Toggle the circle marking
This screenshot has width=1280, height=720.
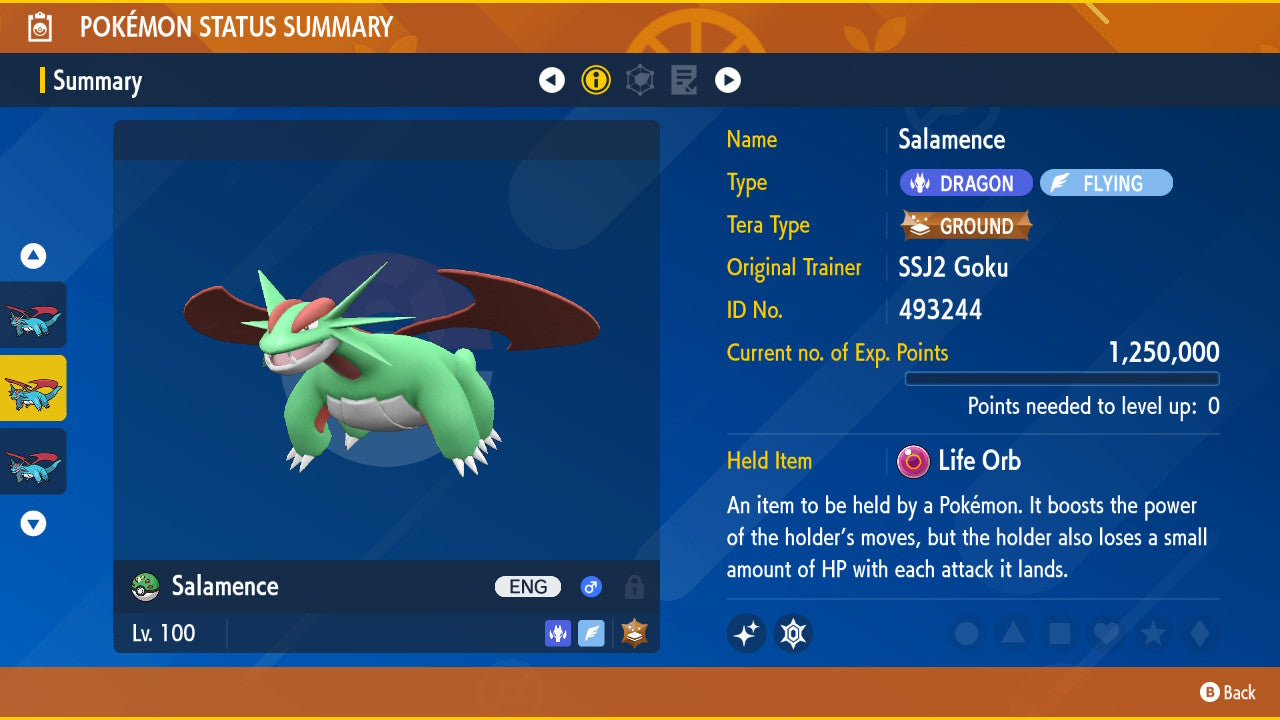[966, 633]
